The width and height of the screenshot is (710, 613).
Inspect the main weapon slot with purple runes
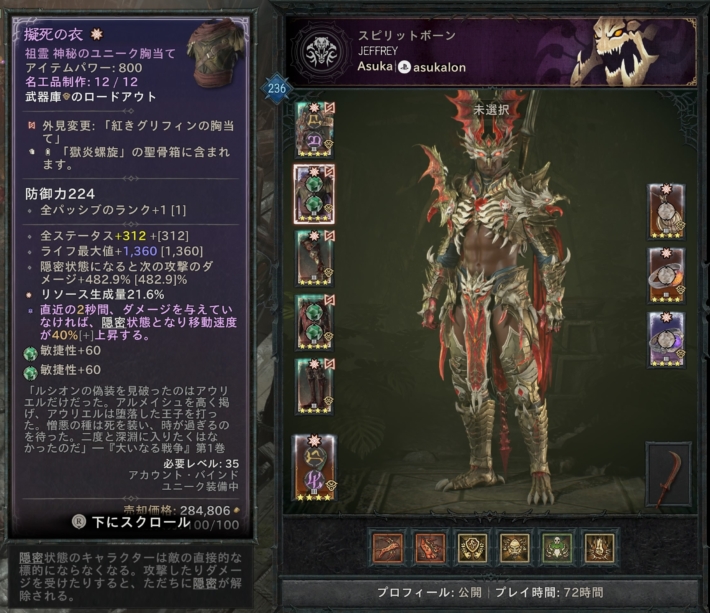[314, 466]
